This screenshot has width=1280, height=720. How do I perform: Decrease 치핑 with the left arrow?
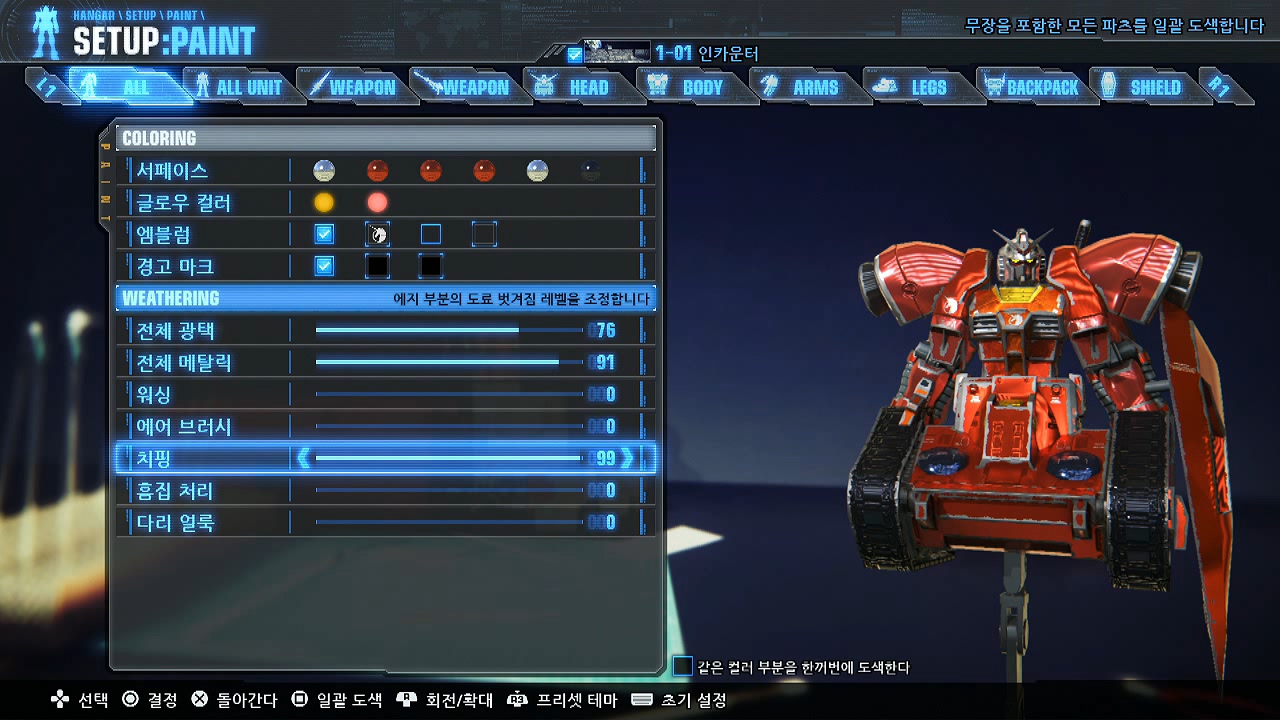point(303,459)
